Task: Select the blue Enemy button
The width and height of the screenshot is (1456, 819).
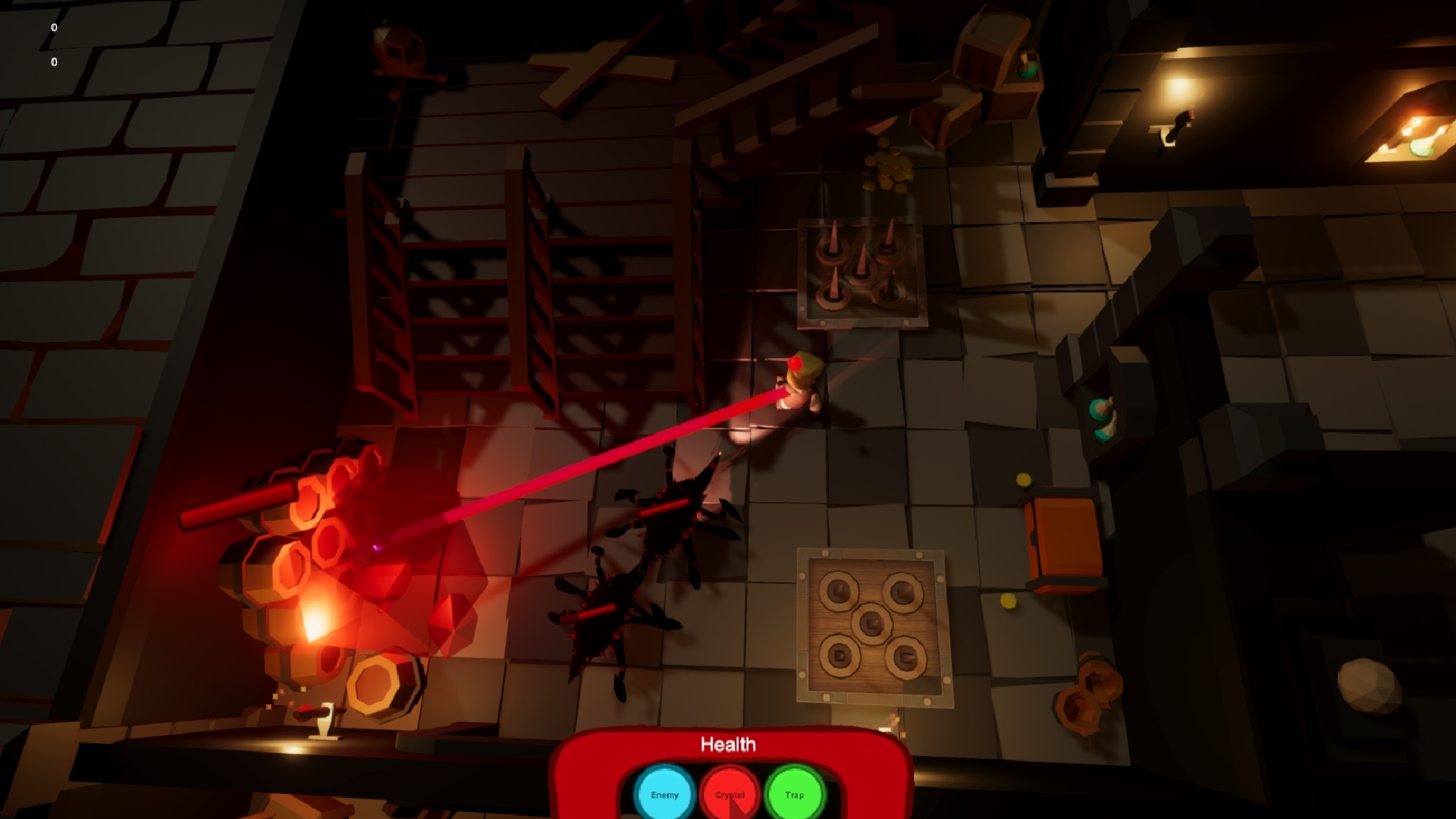Action: (x=664, y=794)
